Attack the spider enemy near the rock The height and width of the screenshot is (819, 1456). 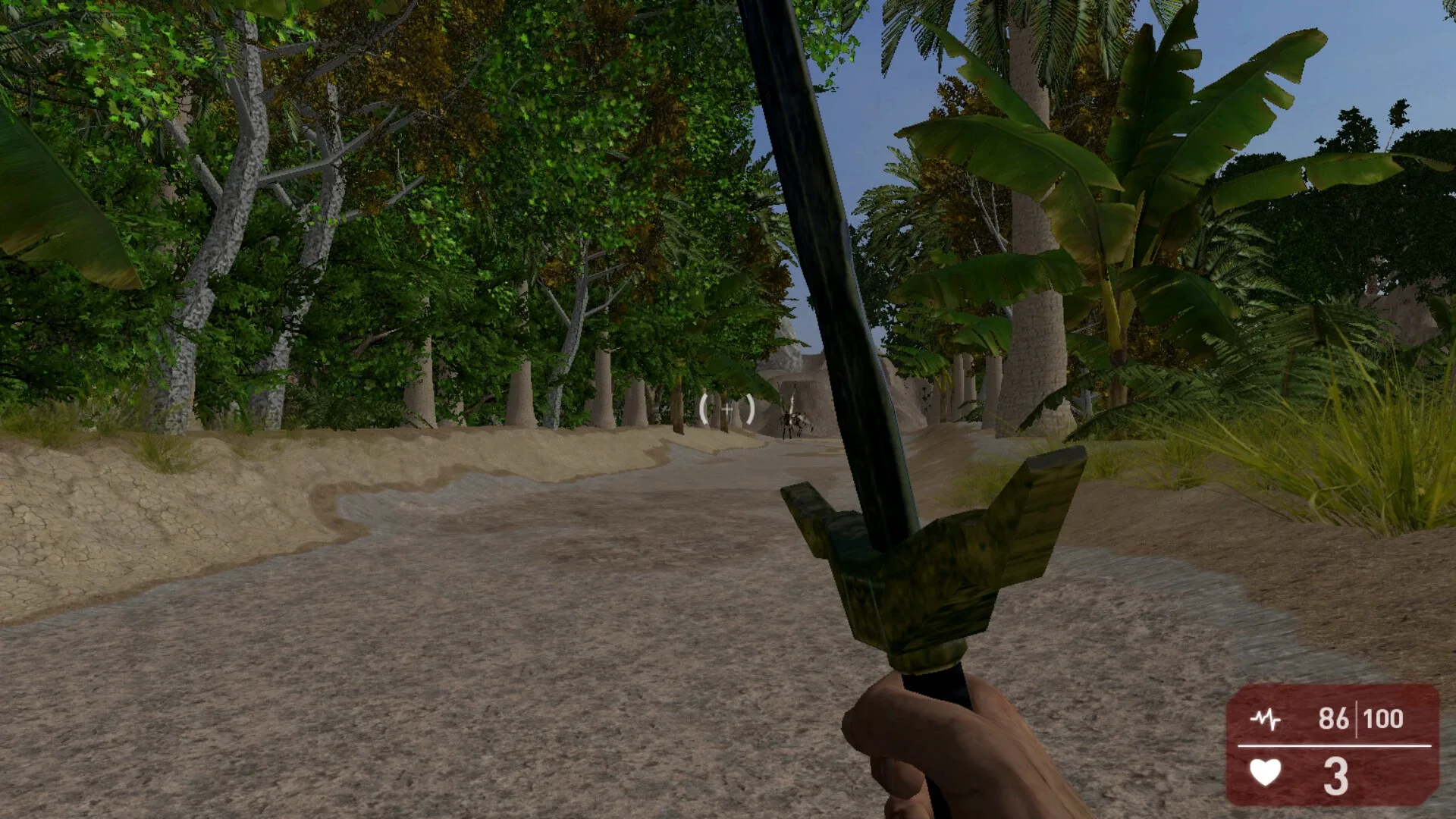(793, 419)
